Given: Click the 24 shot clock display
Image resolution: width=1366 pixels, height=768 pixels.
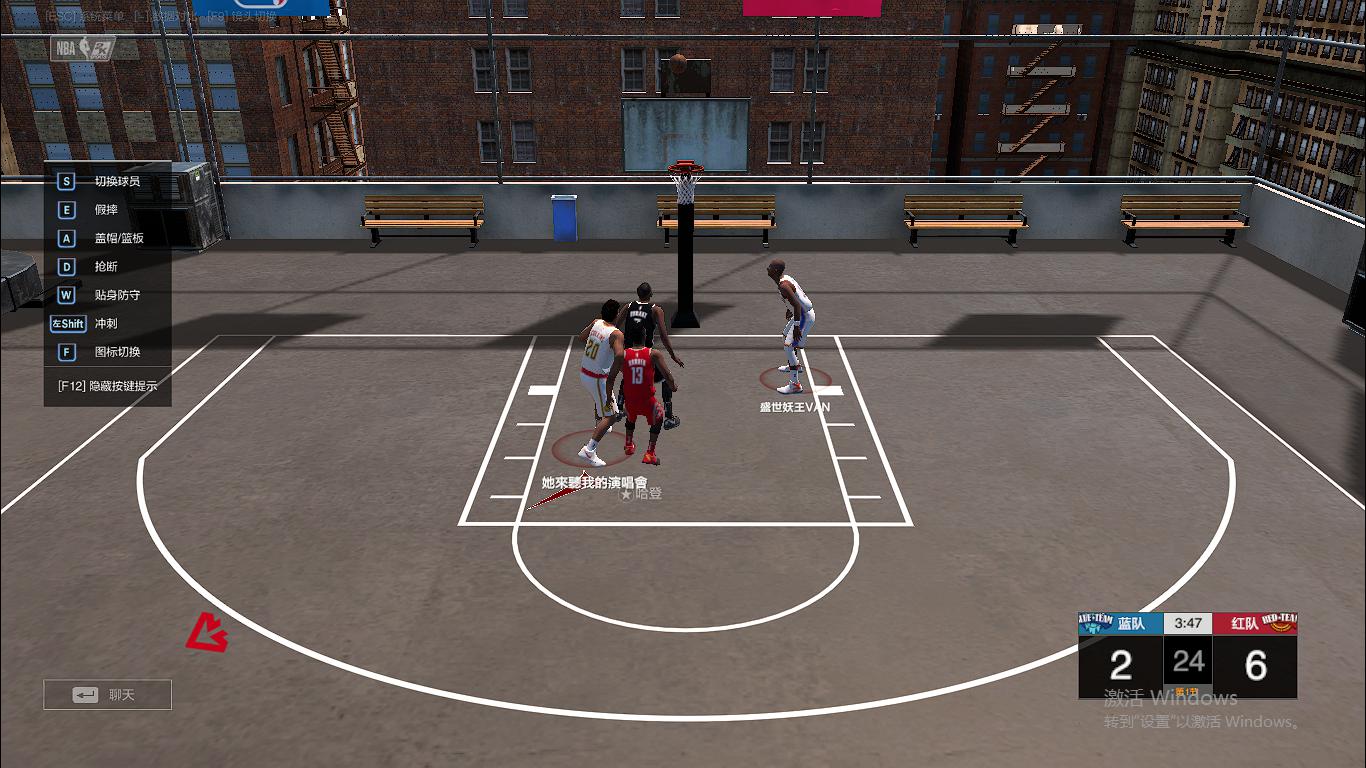Looking at the screenshot, I should (1188, 660).
